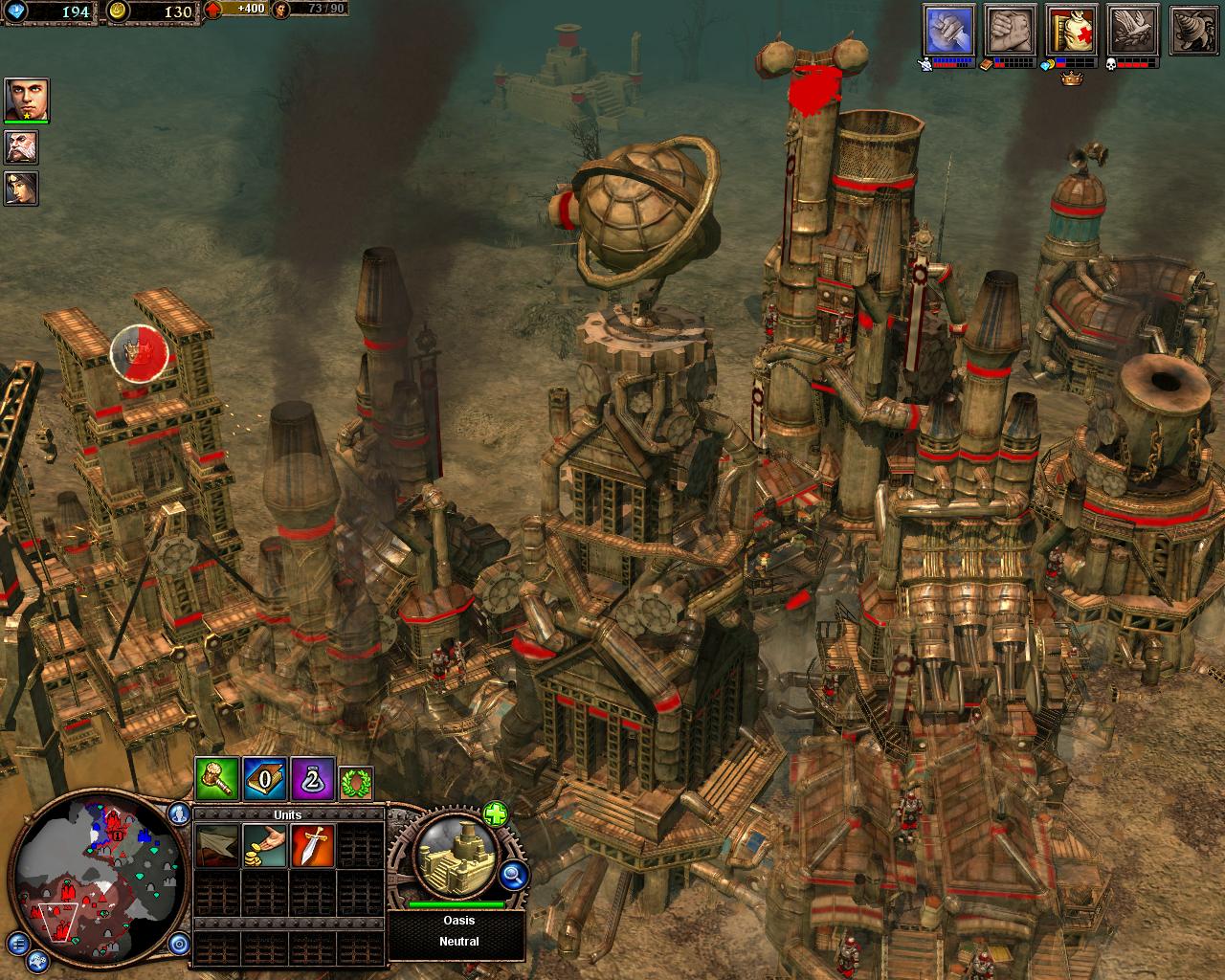Viewport: 1225px width, 980px height.
Task: Activate the clasped hands alliance power
Action: tap(1009, 31)
